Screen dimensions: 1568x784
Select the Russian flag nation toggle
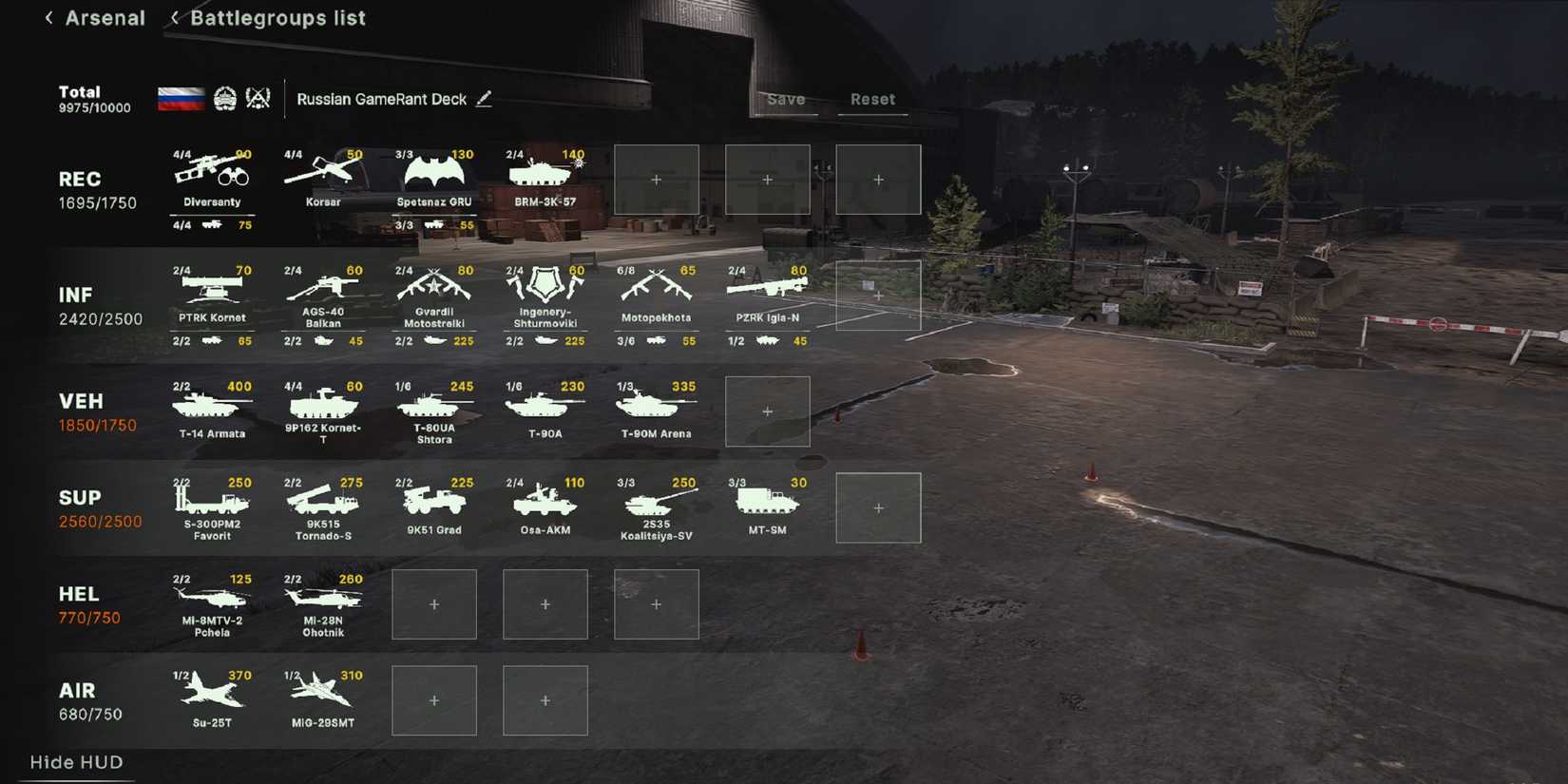(182, 97)
